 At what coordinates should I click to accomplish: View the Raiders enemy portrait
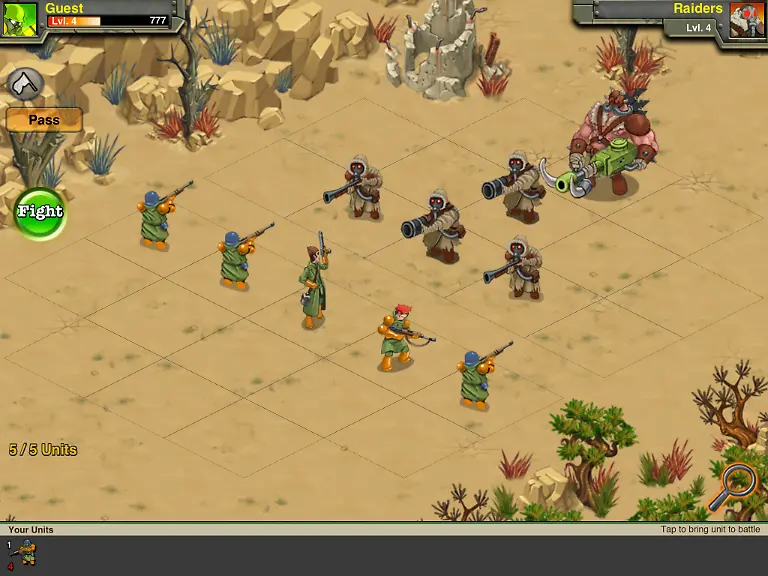tap(747, 20)
